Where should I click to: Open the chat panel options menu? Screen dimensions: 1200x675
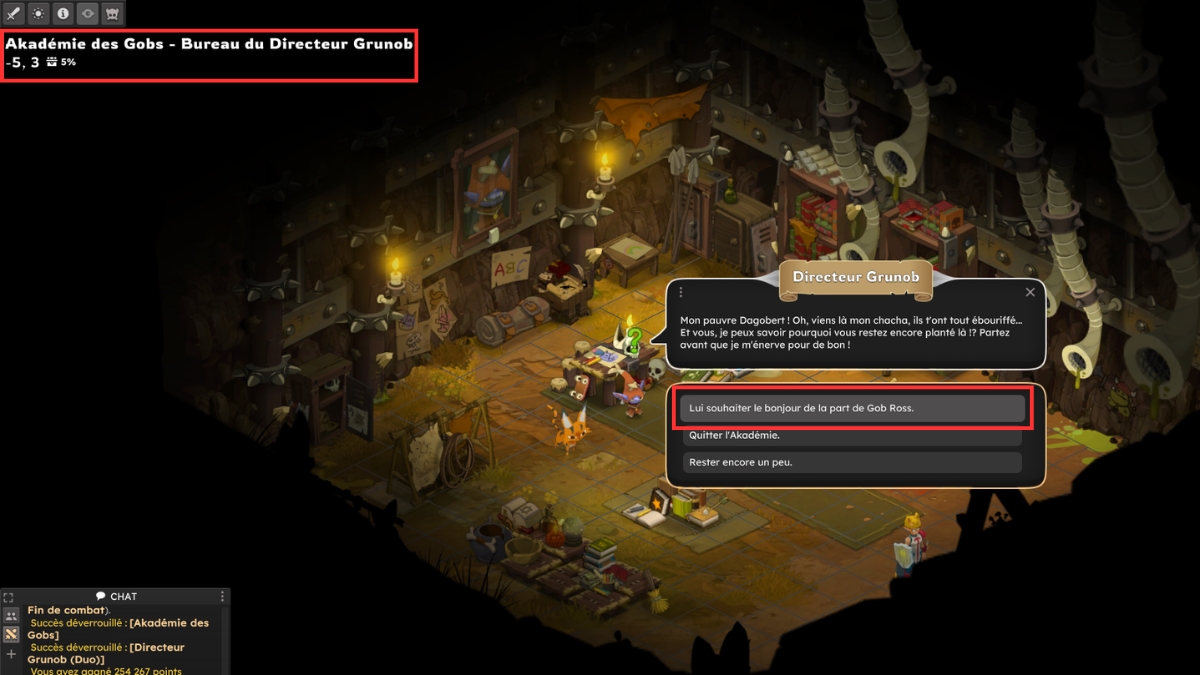(x=223, y=597)
